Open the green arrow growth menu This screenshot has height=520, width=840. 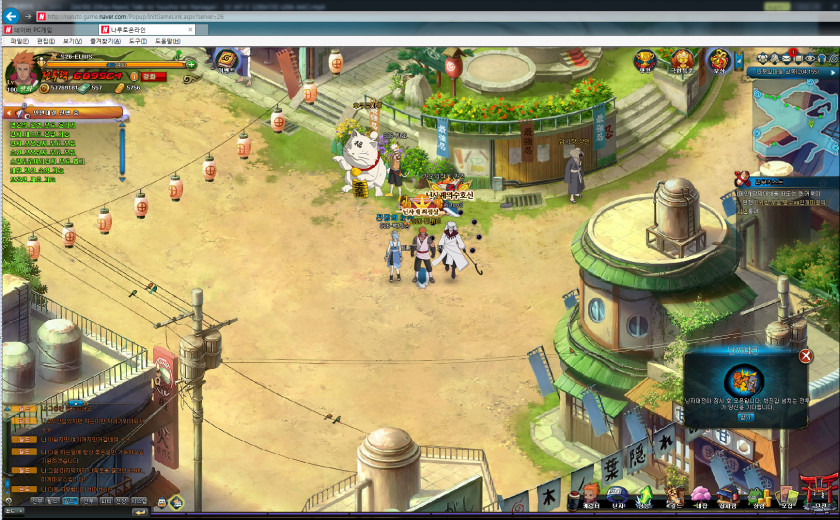click(645, 495)
